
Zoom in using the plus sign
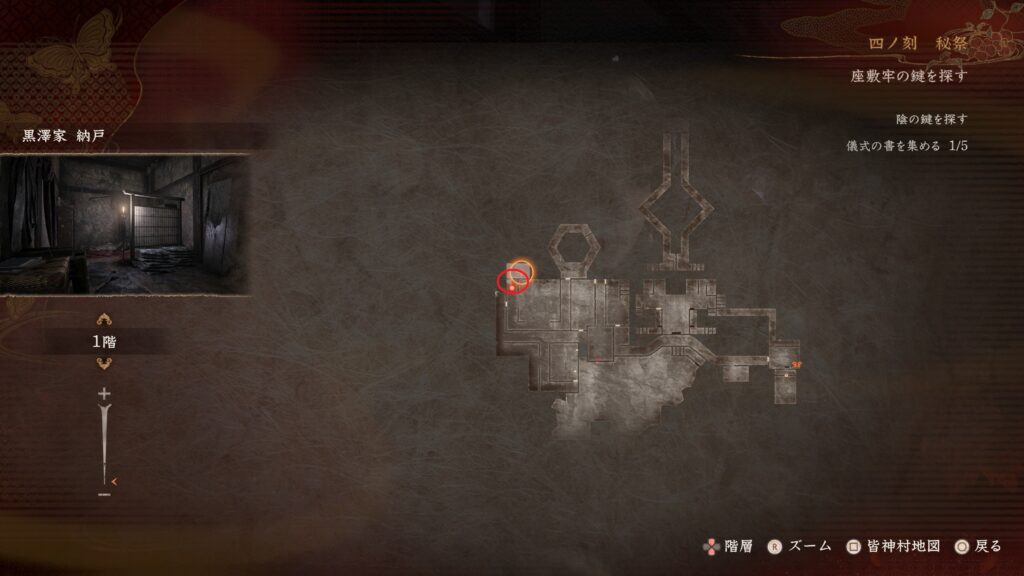pos(104,395)
